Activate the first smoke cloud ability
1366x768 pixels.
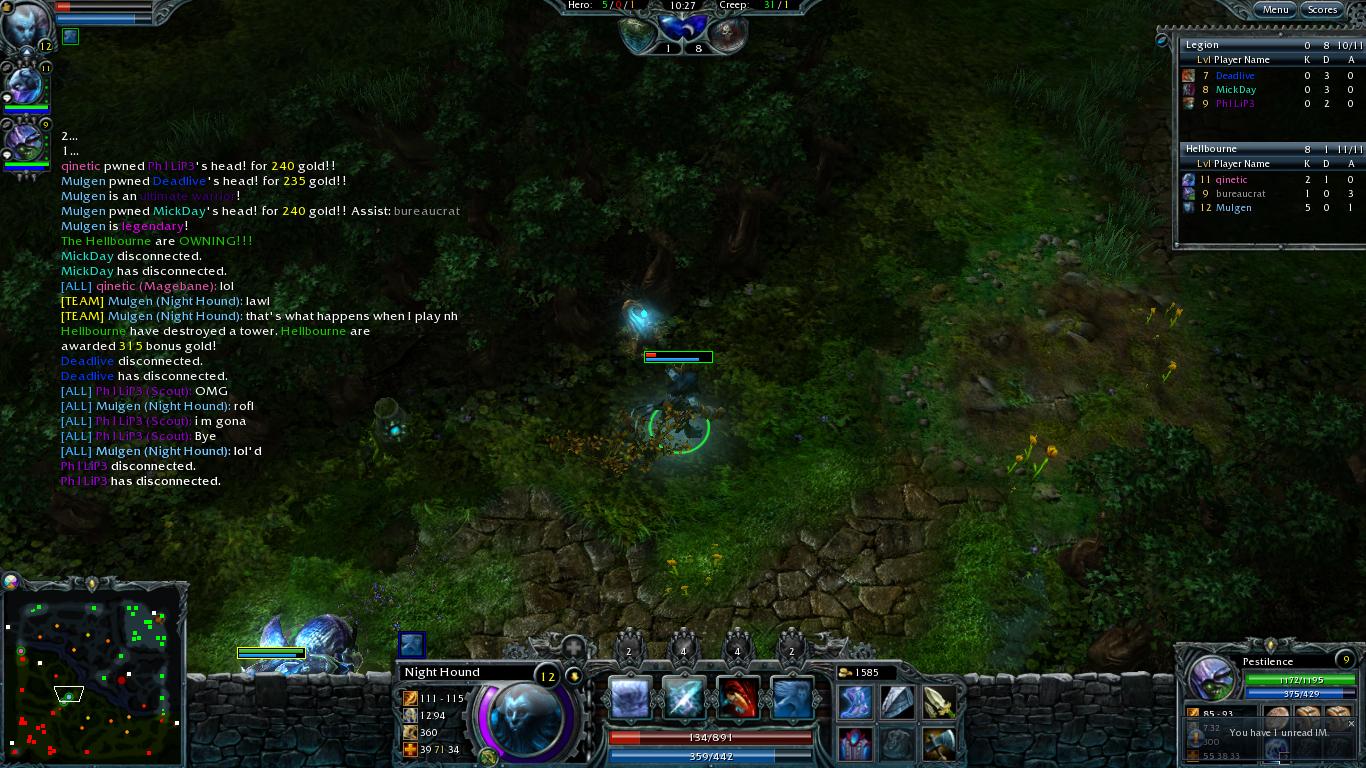[630, 698]
